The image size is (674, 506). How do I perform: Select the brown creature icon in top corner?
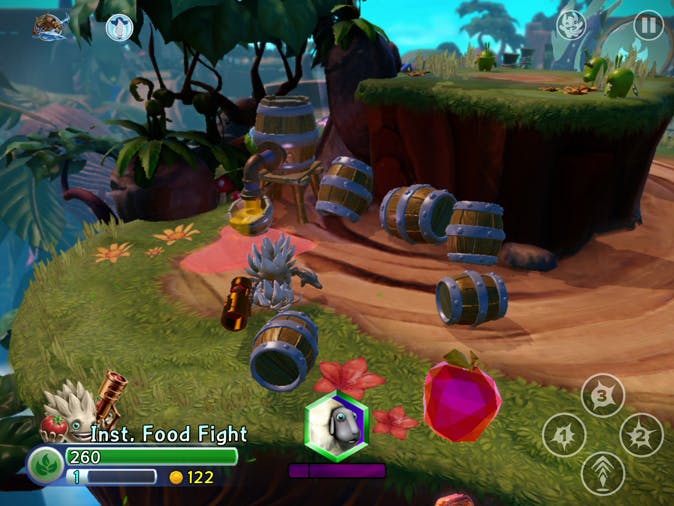[48, 27]
